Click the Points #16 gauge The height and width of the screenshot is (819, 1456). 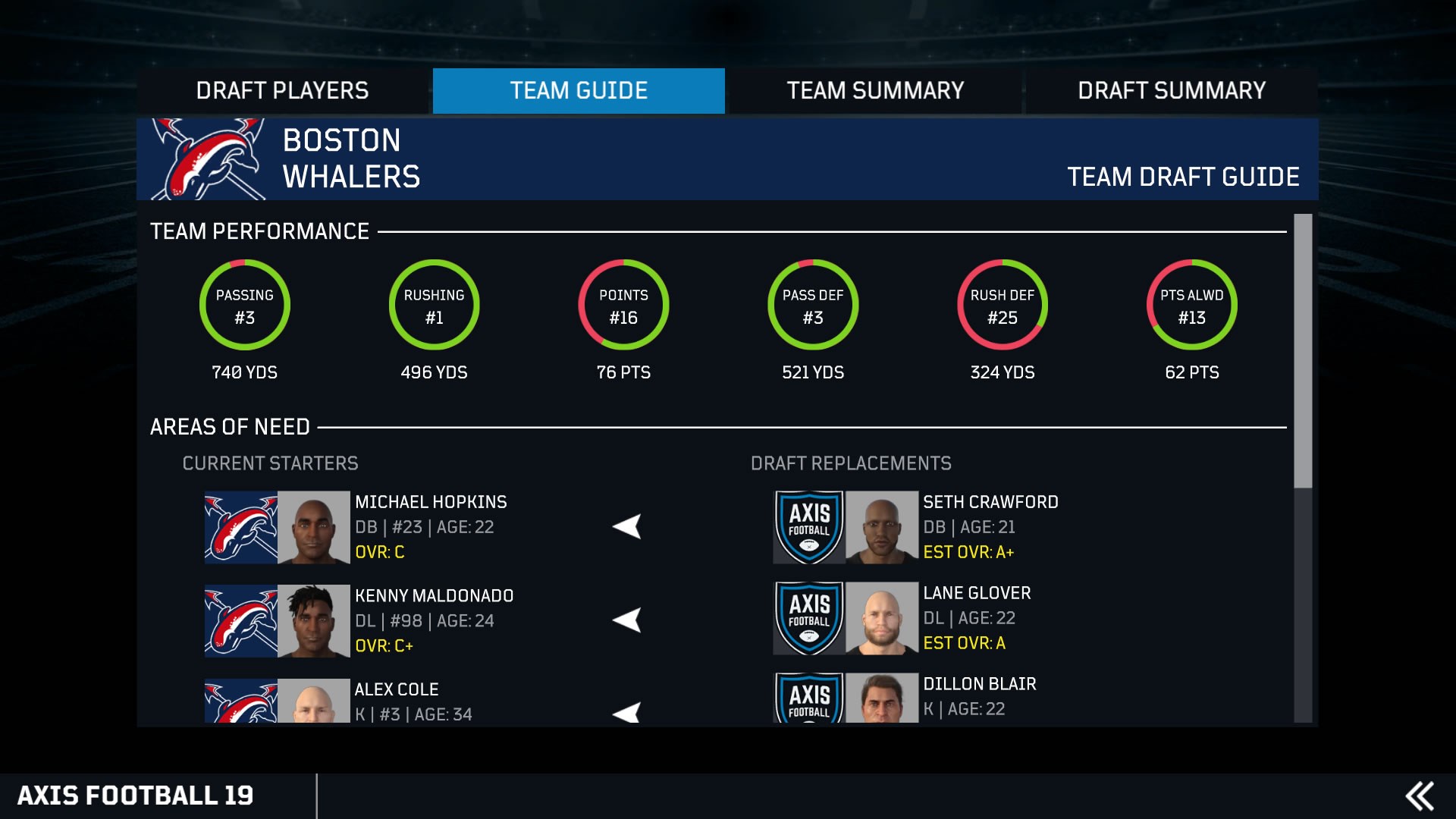tap(623, 304)
